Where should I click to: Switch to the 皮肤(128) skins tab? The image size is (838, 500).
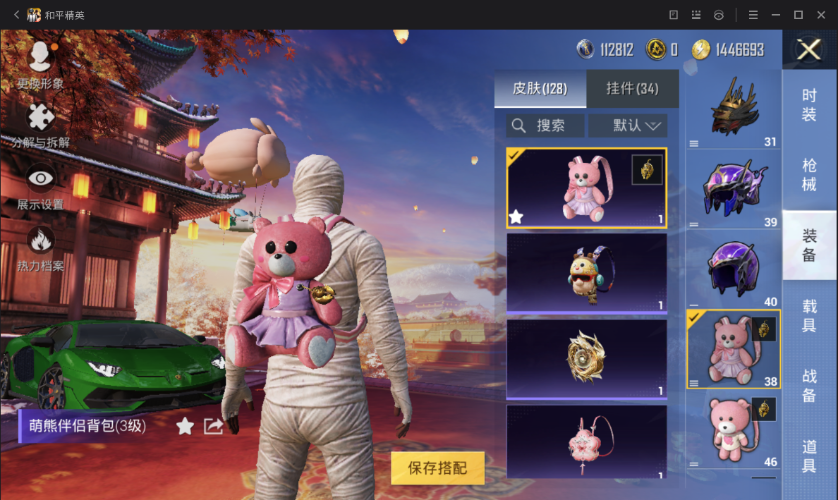539,89
